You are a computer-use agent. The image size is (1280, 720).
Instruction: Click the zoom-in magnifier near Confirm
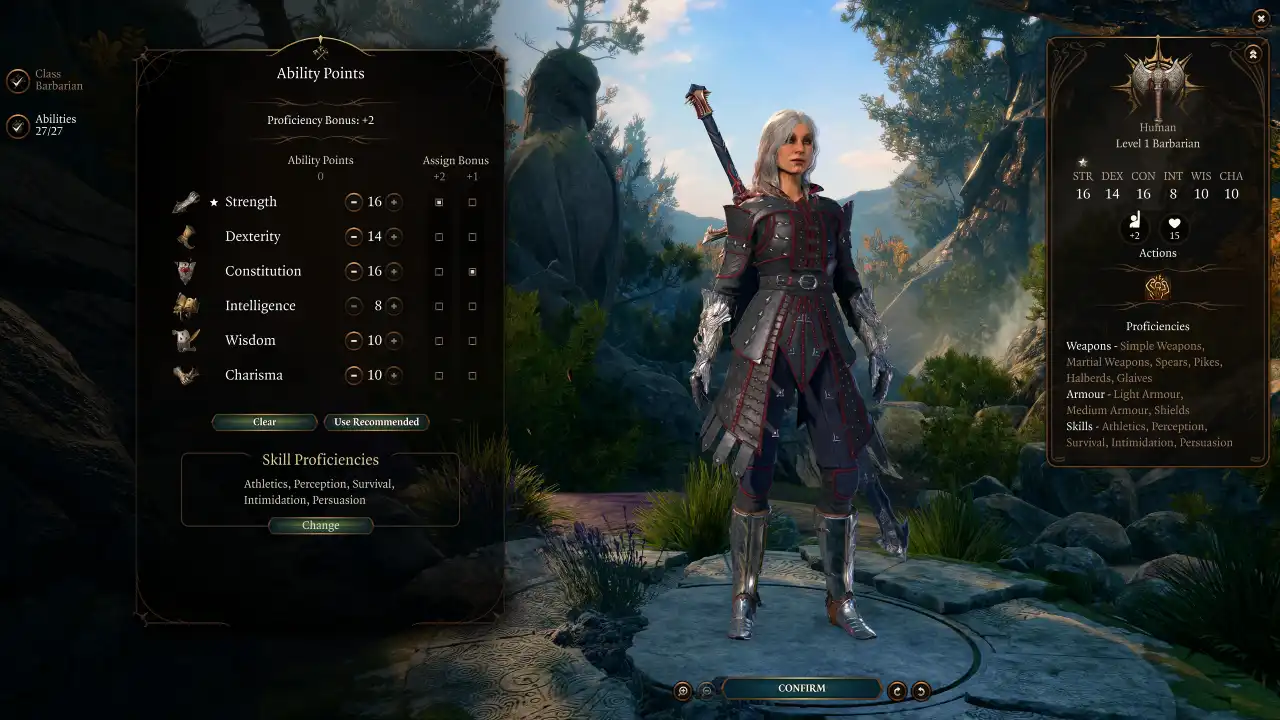click(x=684, y=688)
